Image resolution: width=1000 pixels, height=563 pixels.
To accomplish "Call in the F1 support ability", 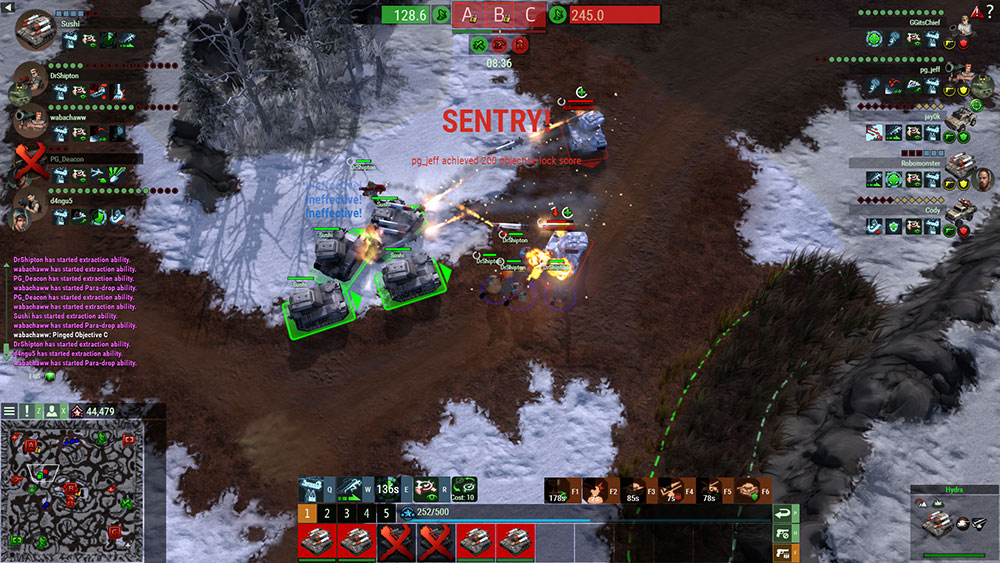I will click(x=559, y=490).
